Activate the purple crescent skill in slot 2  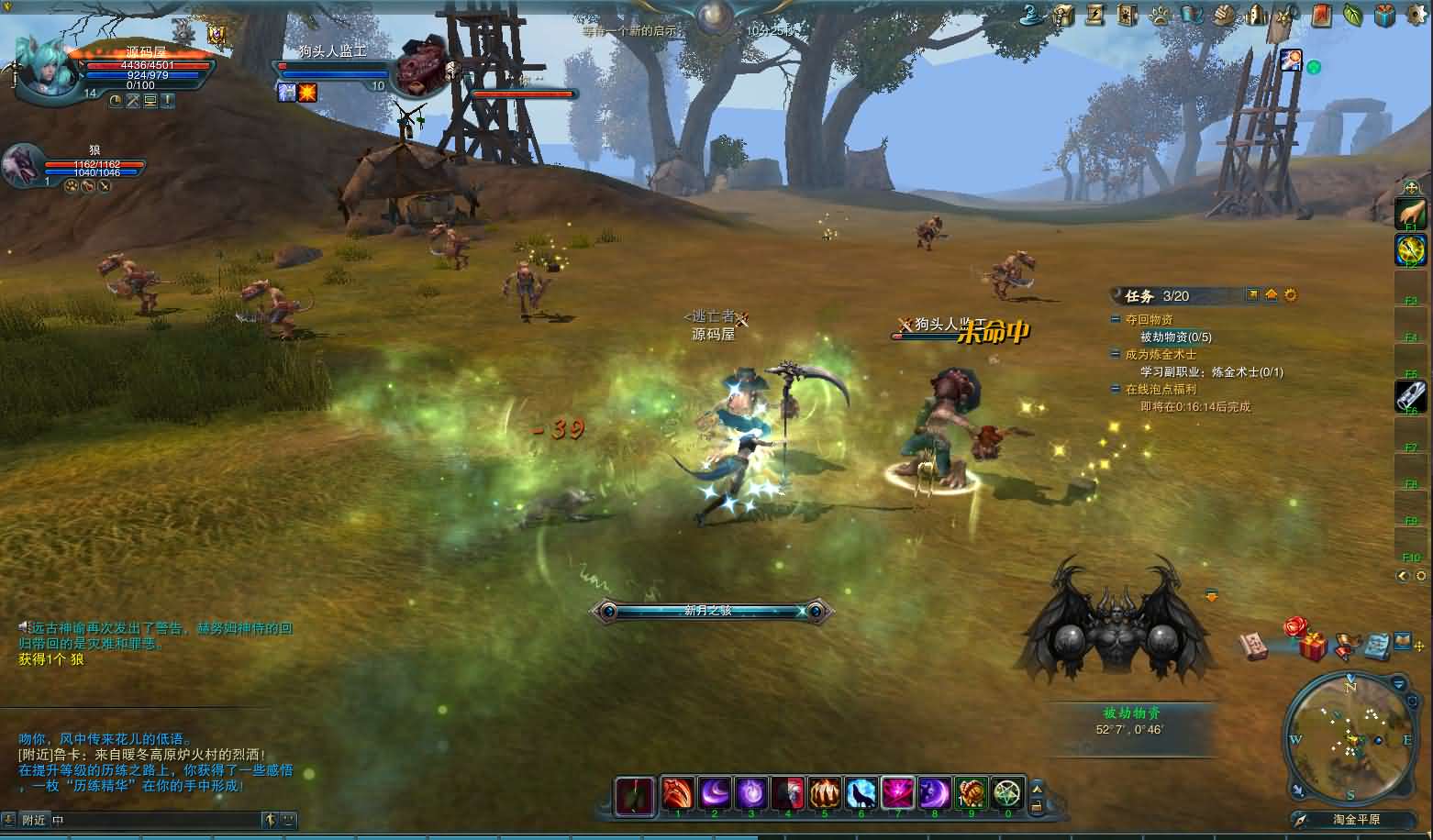coord(714,793)
